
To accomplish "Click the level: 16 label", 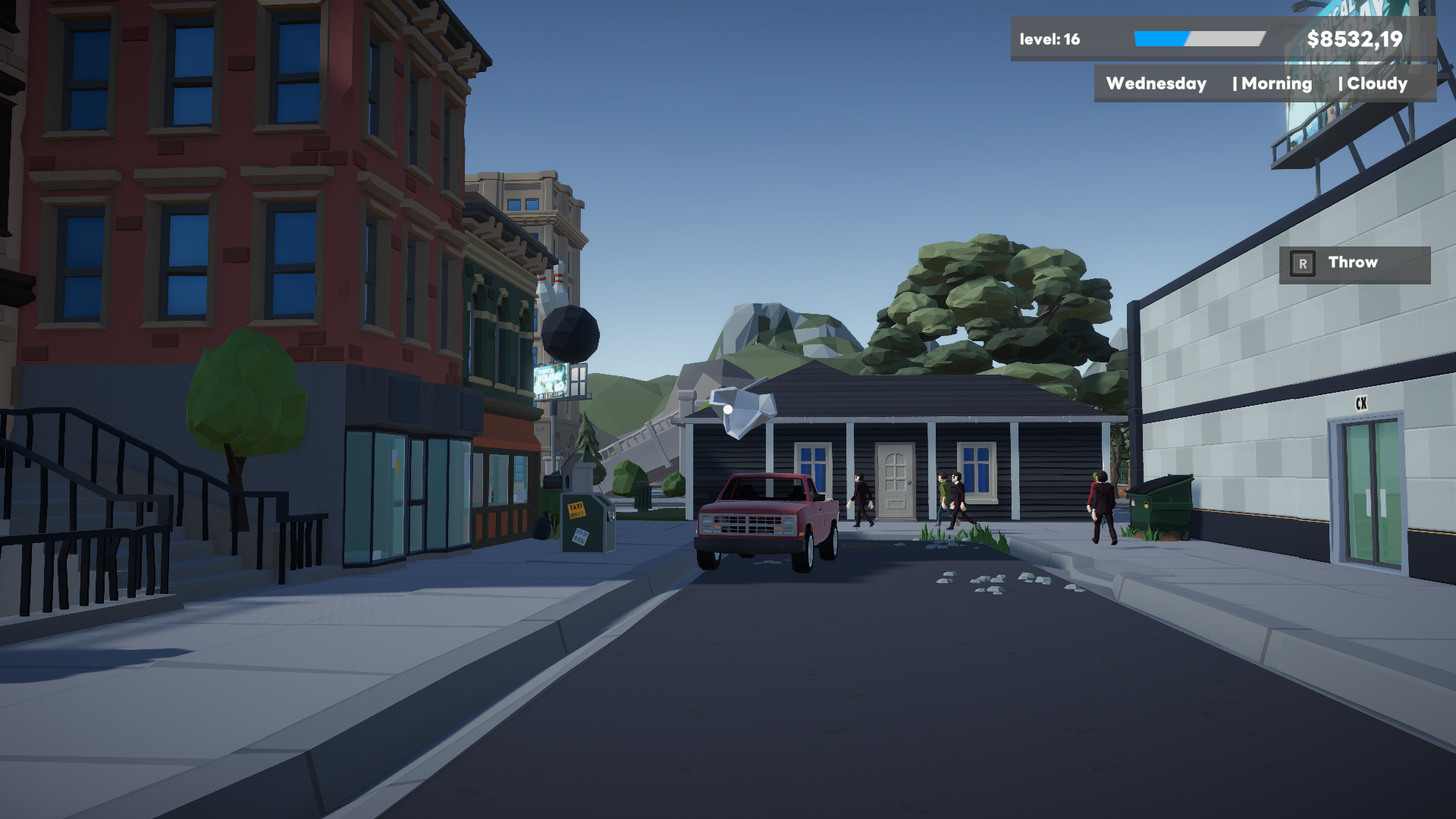I will (1050, 37).
